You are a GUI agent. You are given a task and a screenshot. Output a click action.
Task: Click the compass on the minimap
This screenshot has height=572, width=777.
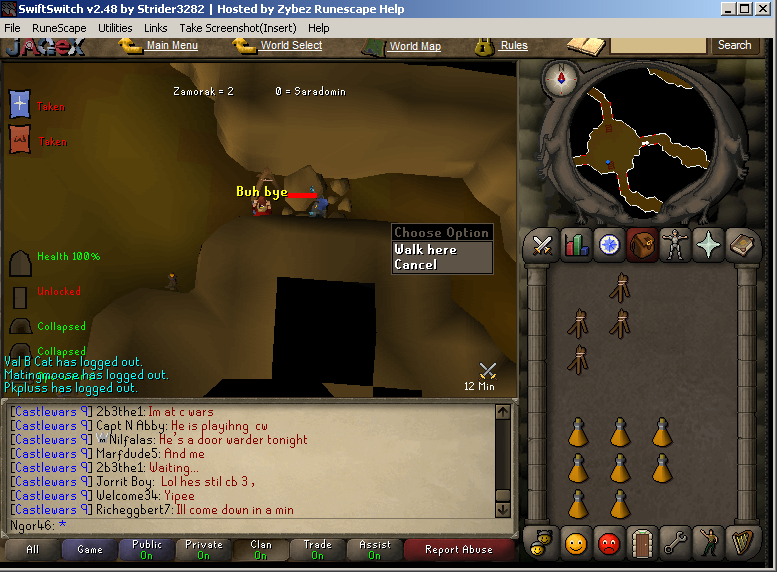pyautogui.click(x=560, y=79)
